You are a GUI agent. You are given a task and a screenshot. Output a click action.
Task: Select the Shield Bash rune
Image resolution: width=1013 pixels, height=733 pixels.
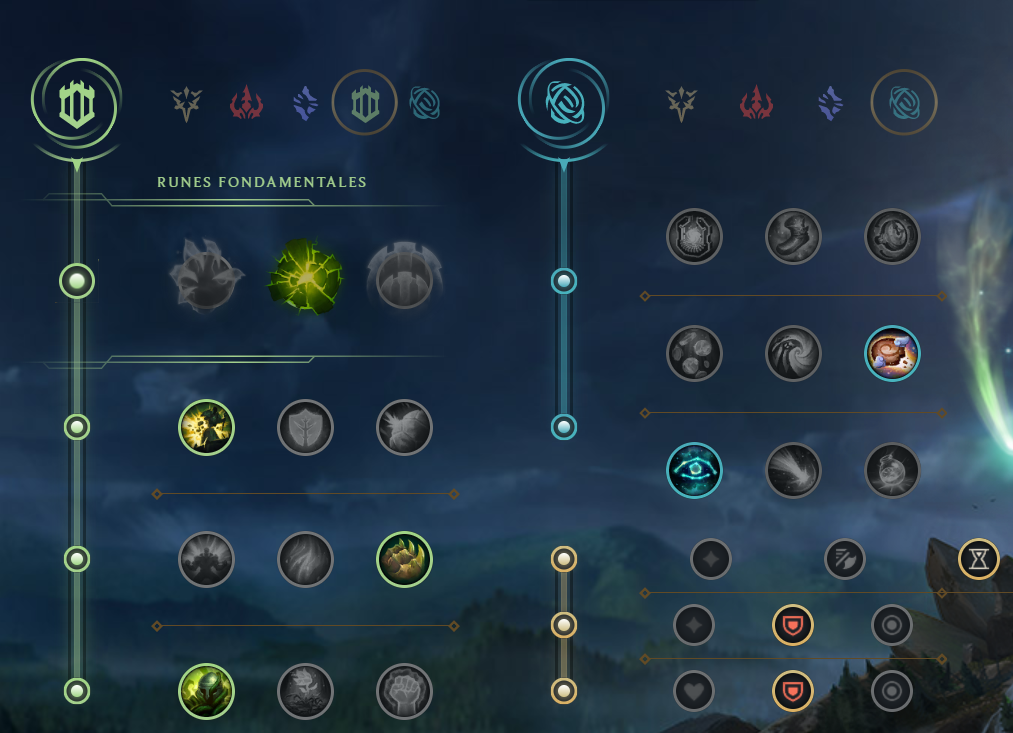click(x=404, y=428)
